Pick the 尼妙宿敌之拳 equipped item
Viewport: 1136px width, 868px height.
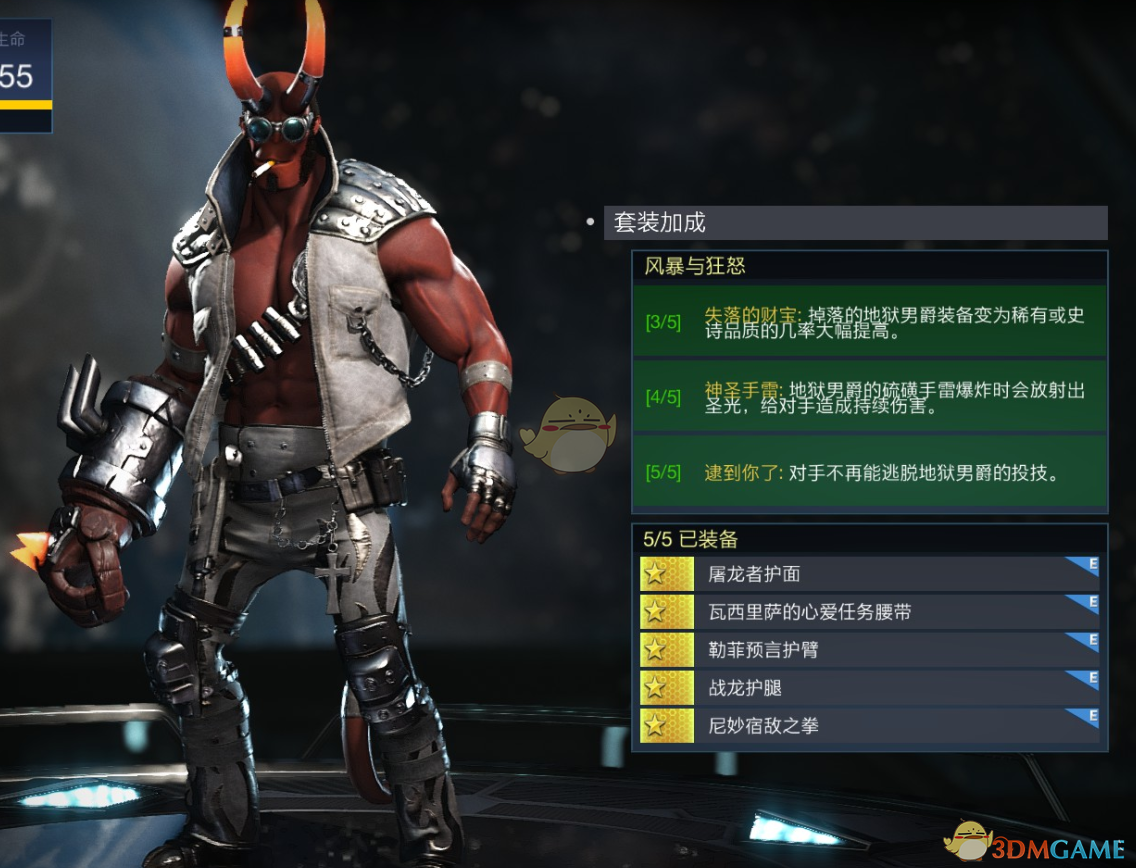(x=869, y=726)
